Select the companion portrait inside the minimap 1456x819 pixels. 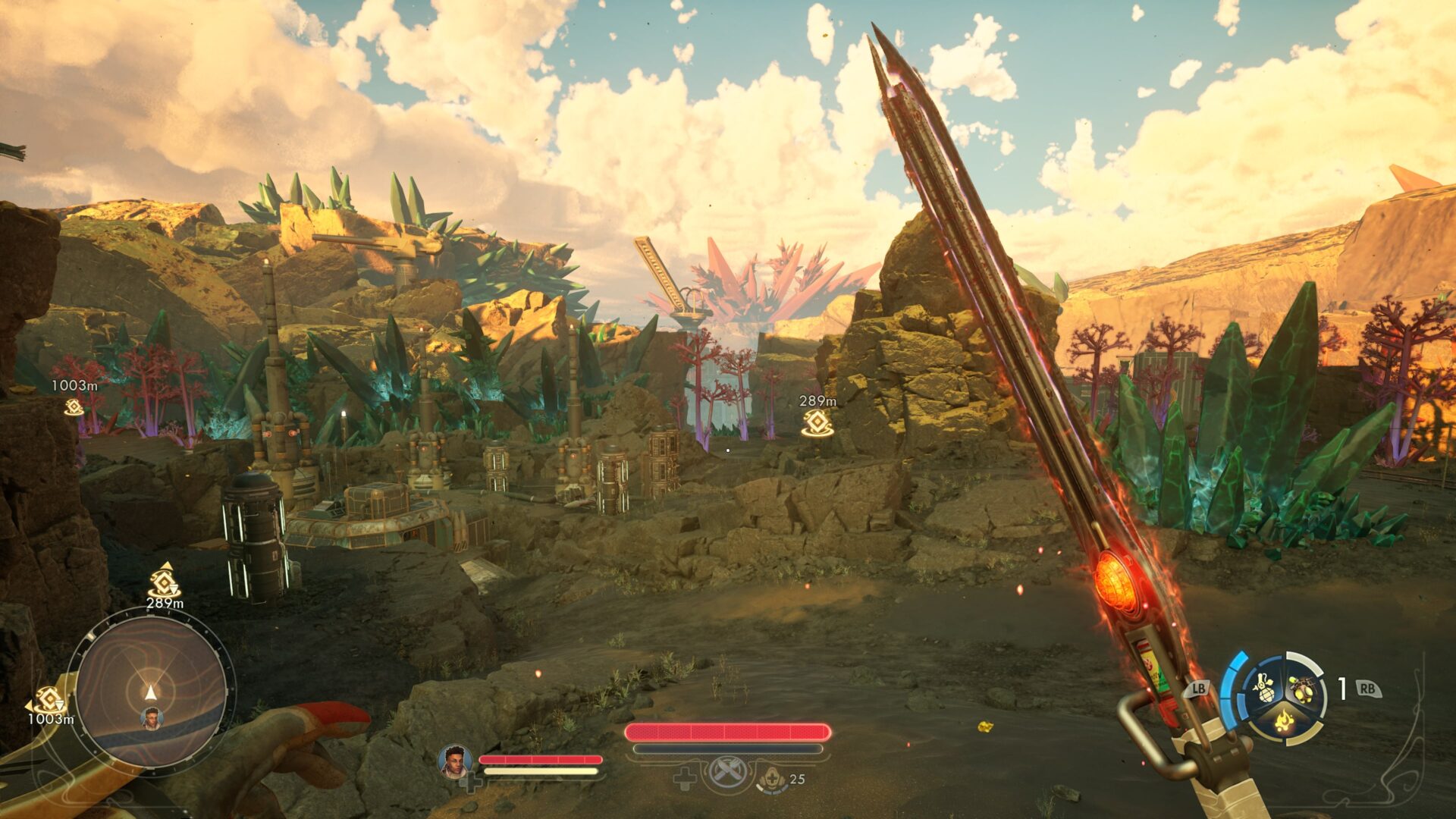coord(152,718)
